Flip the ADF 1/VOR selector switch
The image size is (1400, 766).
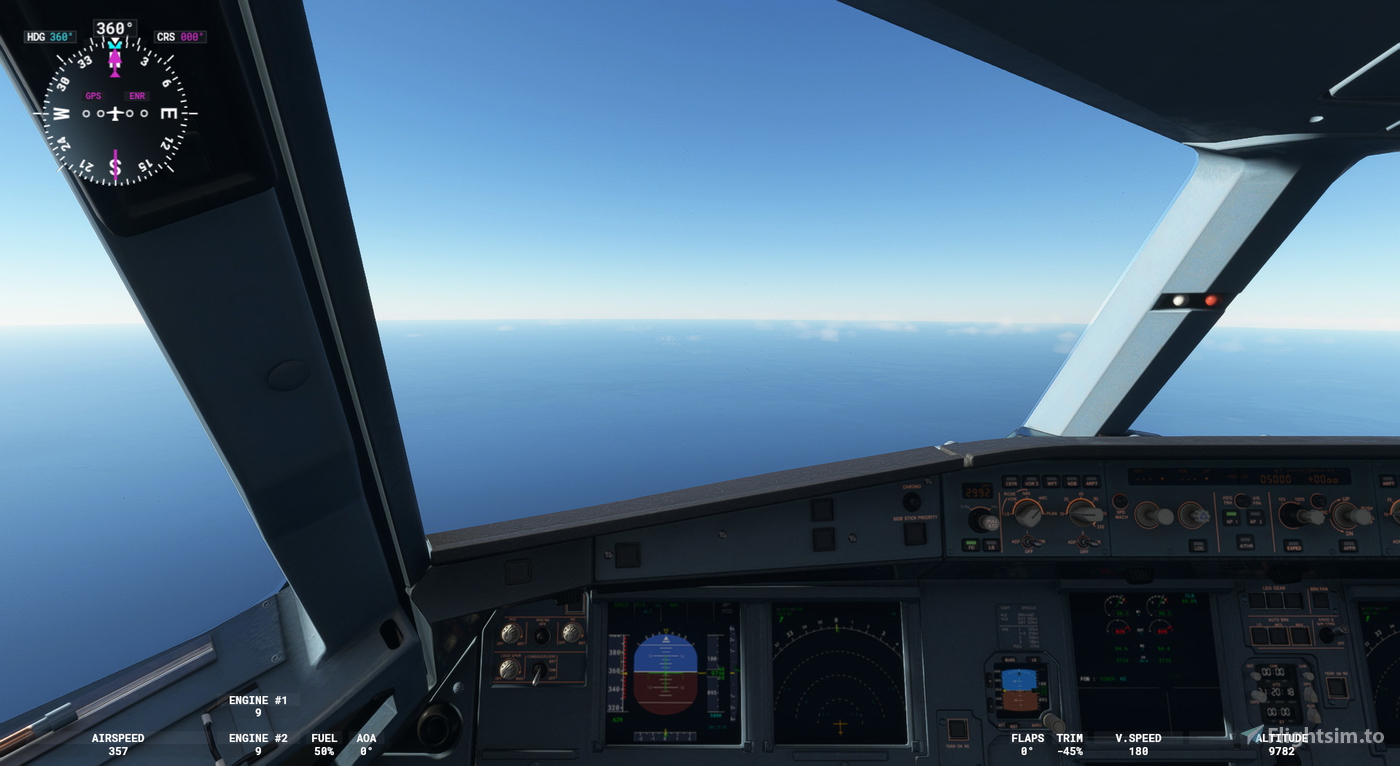[1027, 542]
